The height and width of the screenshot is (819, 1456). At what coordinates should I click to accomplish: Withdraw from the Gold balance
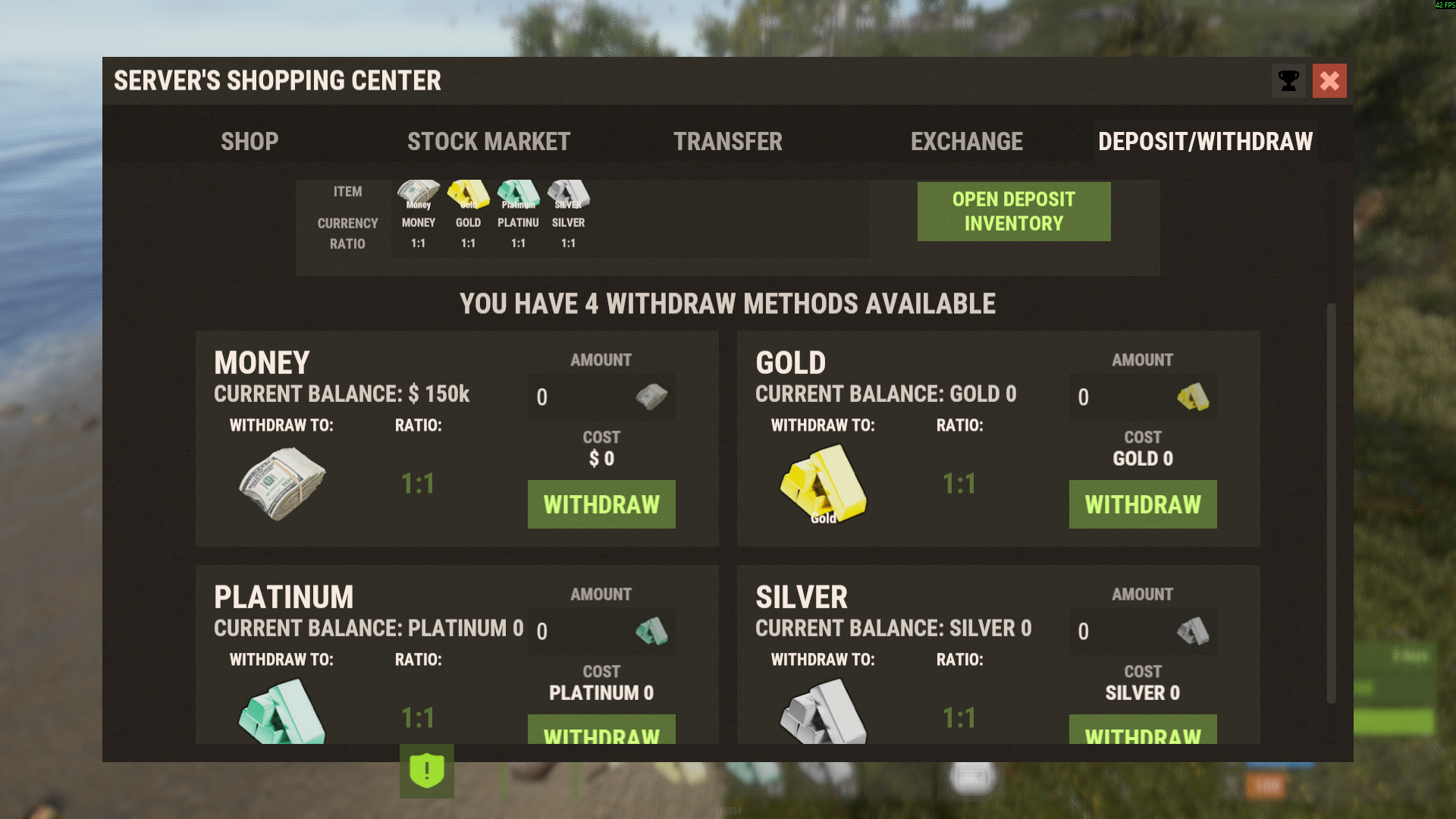1143,504
